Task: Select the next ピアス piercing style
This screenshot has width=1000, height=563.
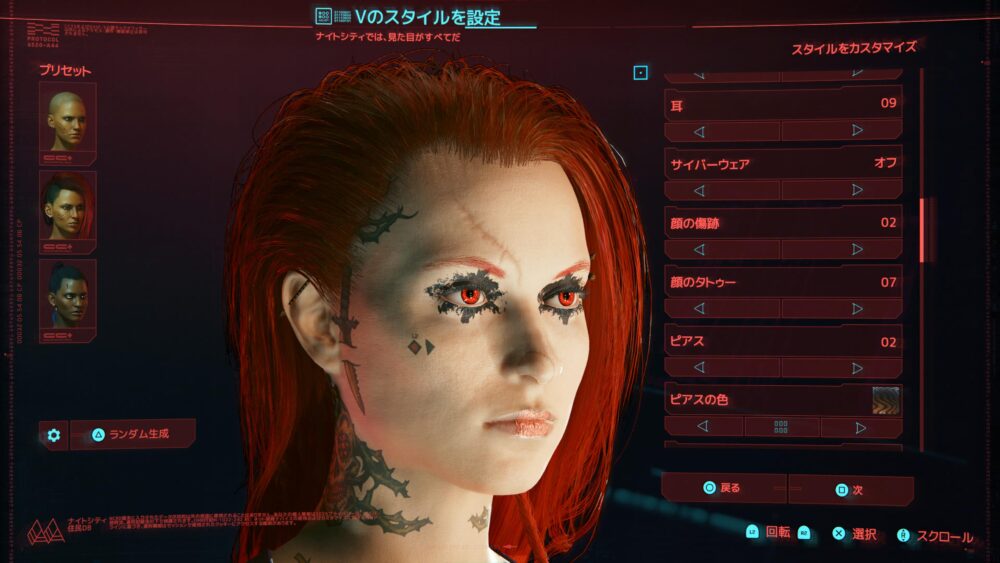Action: [x=857, y=368]
